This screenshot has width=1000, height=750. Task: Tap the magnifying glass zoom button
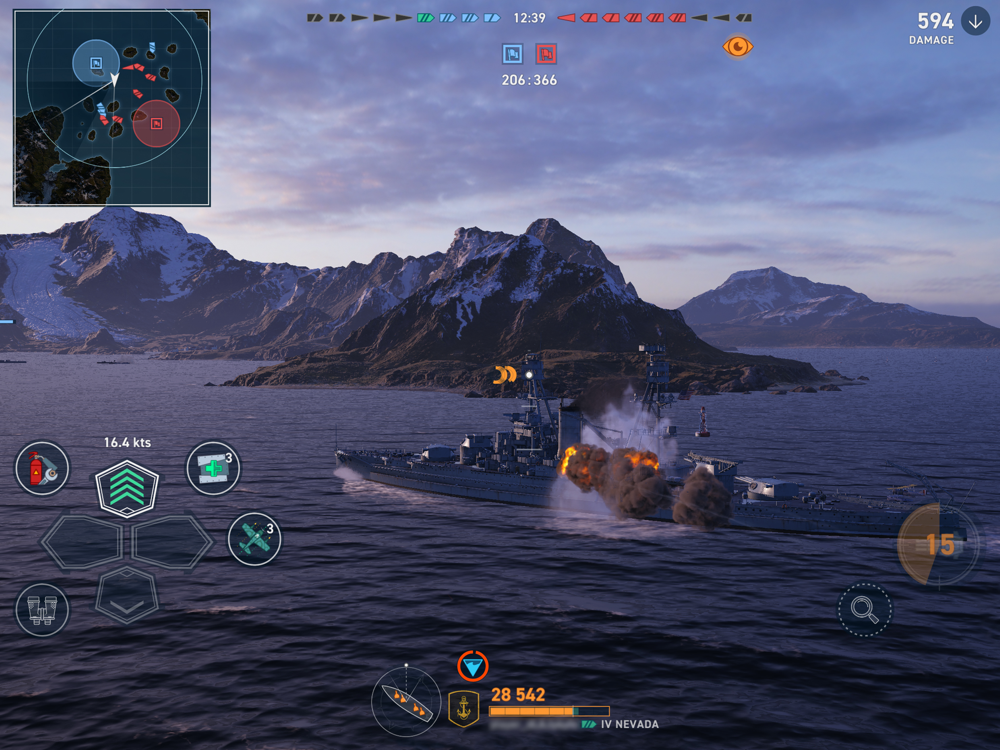click(864, 610)
